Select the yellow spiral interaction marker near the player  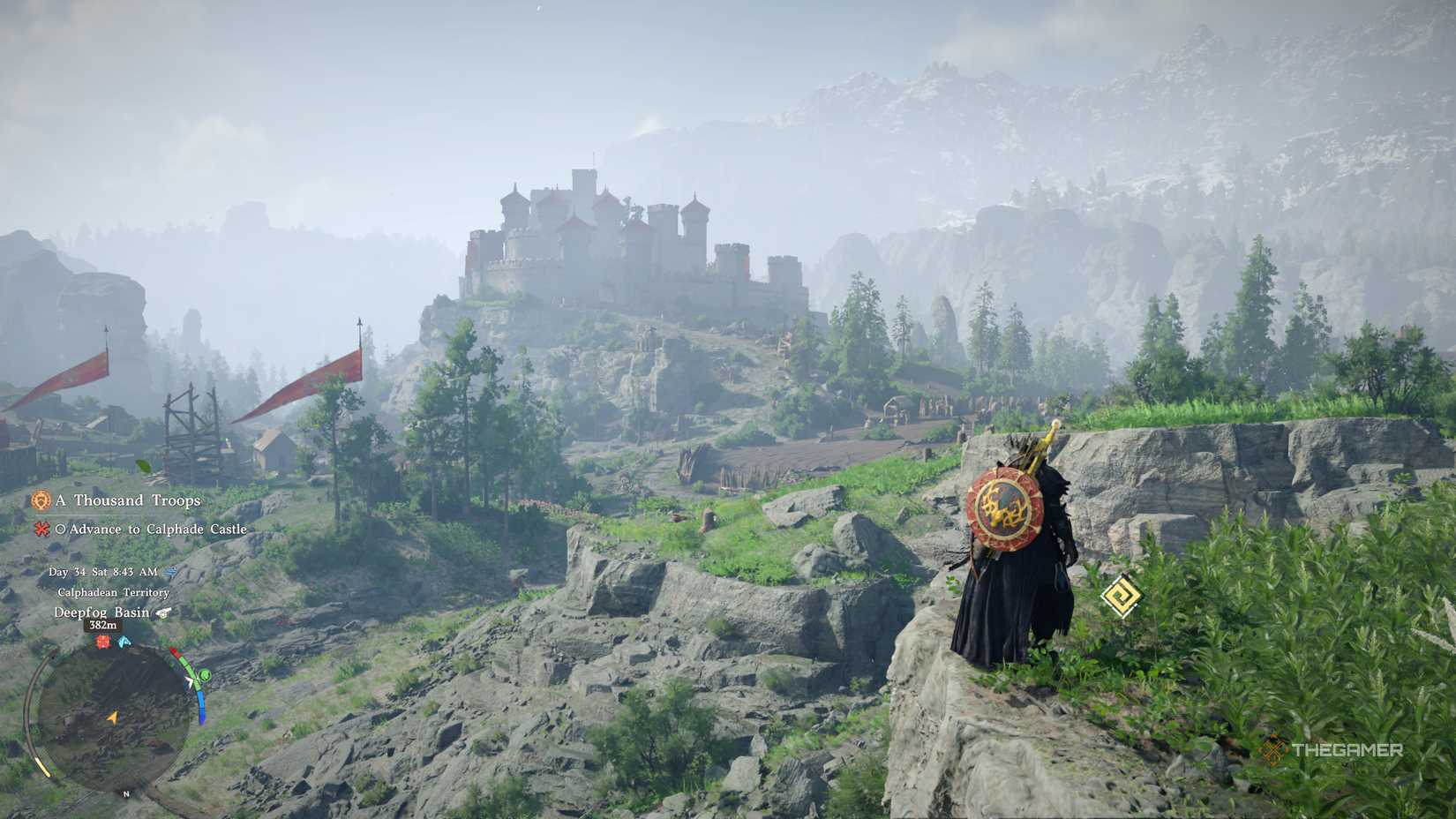pos(1120,597)
